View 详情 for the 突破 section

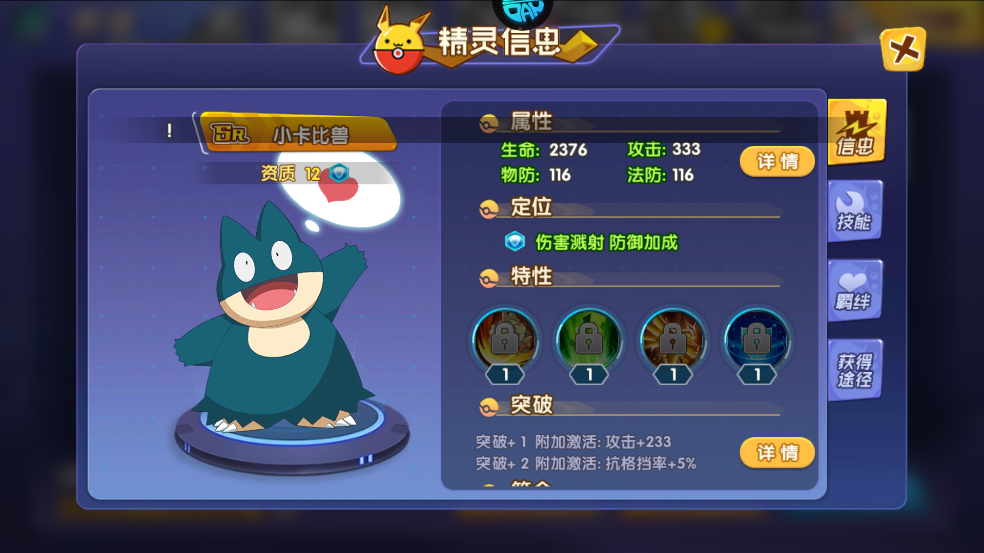tap(777, 453)
